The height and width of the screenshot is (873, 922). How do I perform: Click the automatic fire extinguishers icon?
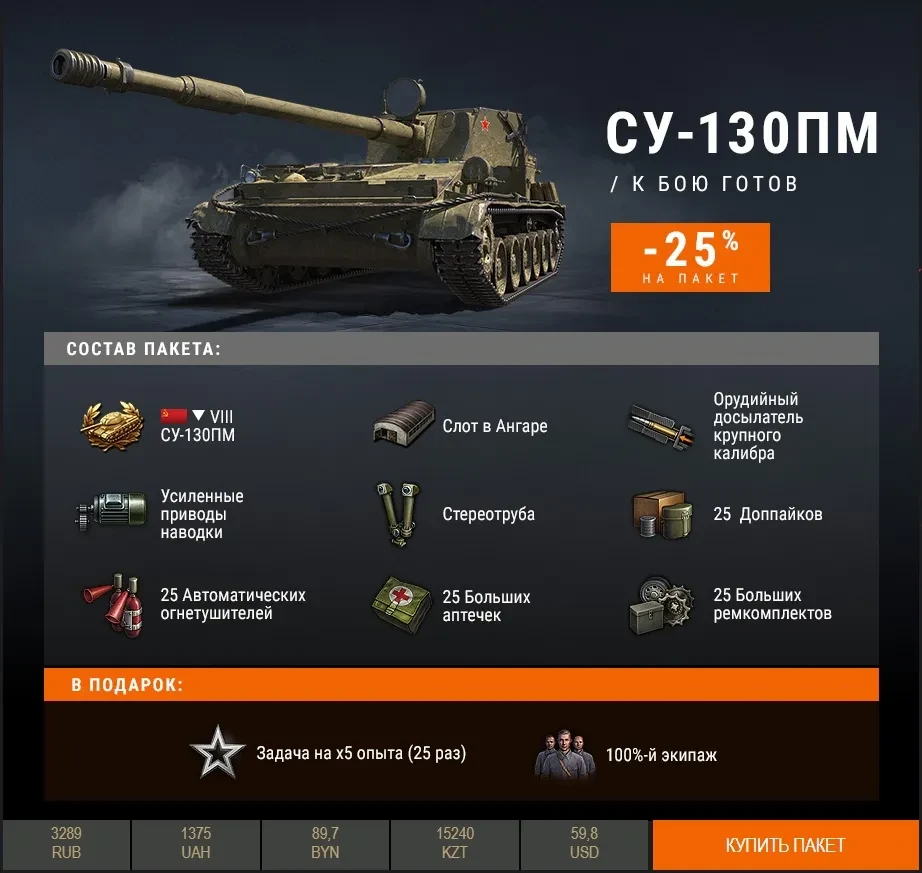(x=112, y=604)
